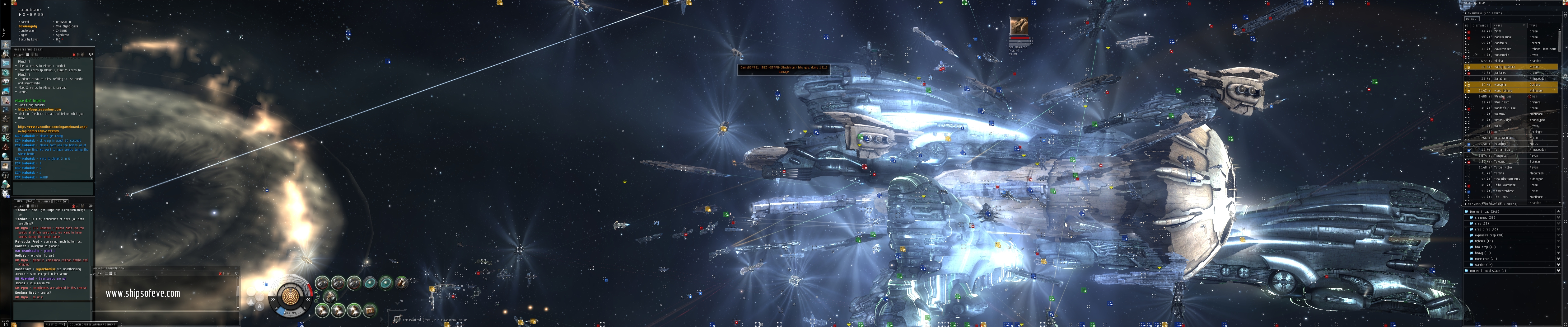Activate the medkit repair module slot
Screen dimensions: 1568x327
click(370, 310)
